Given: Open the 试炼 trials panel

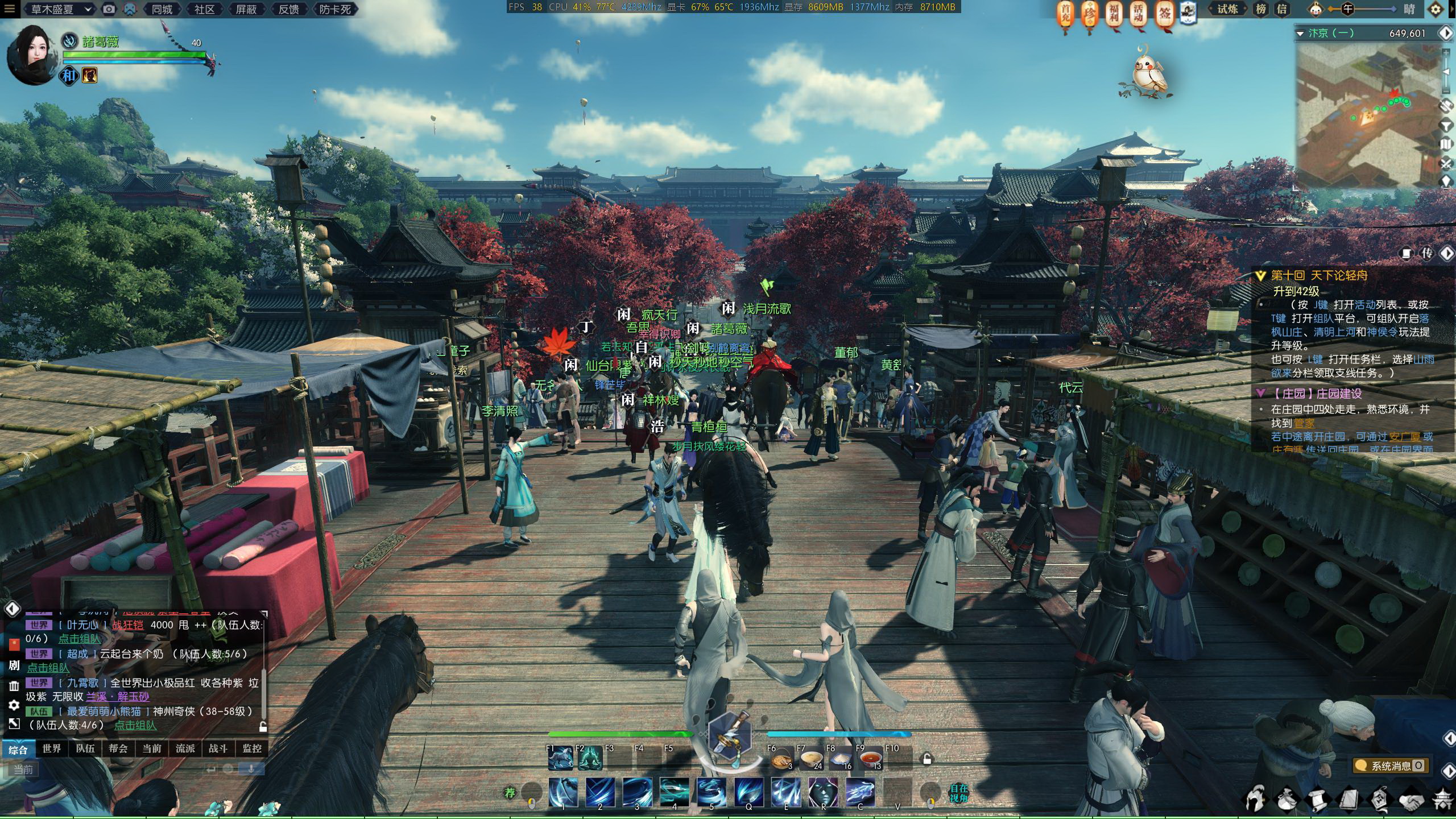Looking at the screenshot, I should tap(1227, 9).
